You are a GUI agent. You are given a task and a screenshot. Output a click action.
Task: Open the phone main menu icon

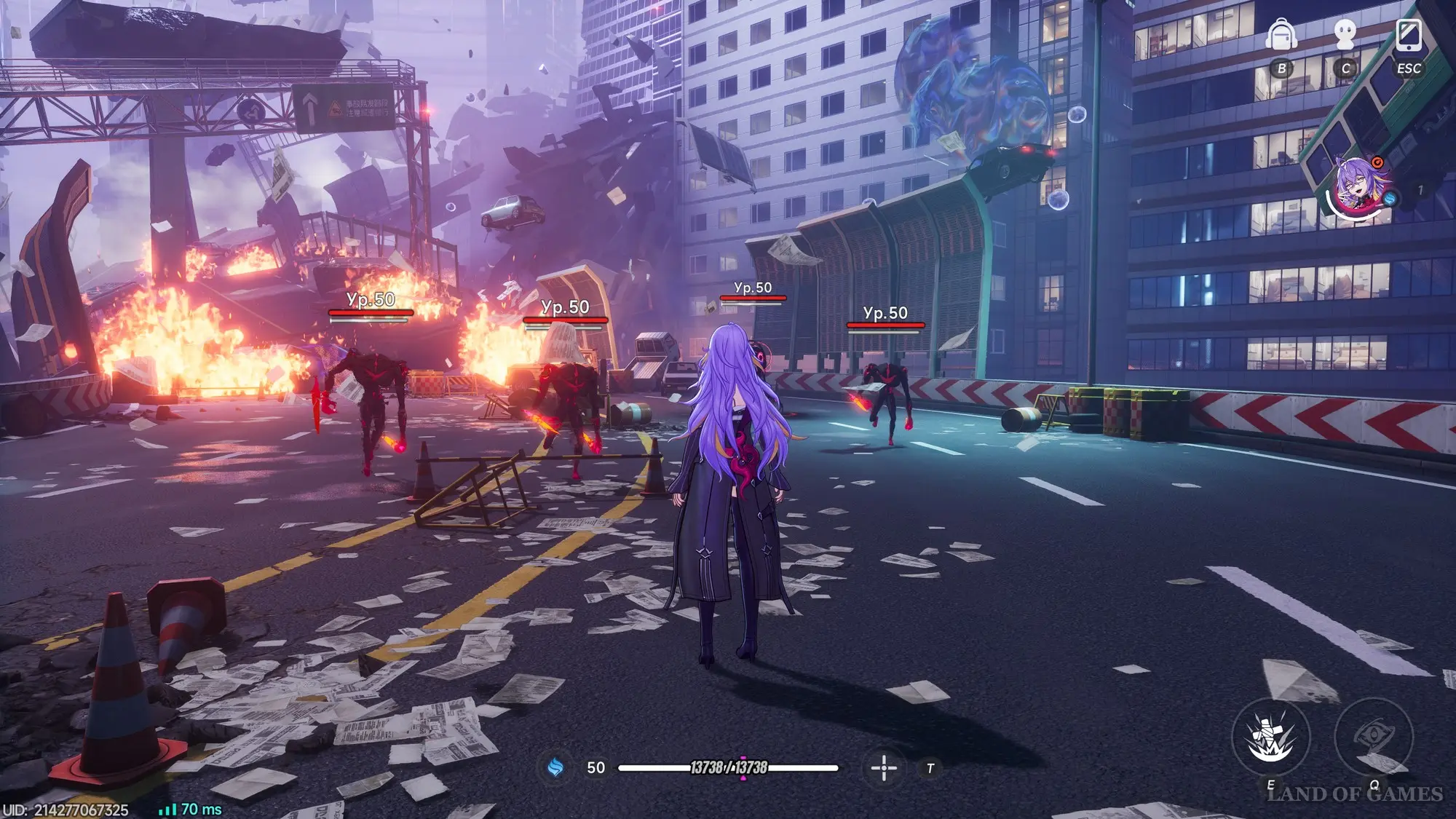[1409, 35]
